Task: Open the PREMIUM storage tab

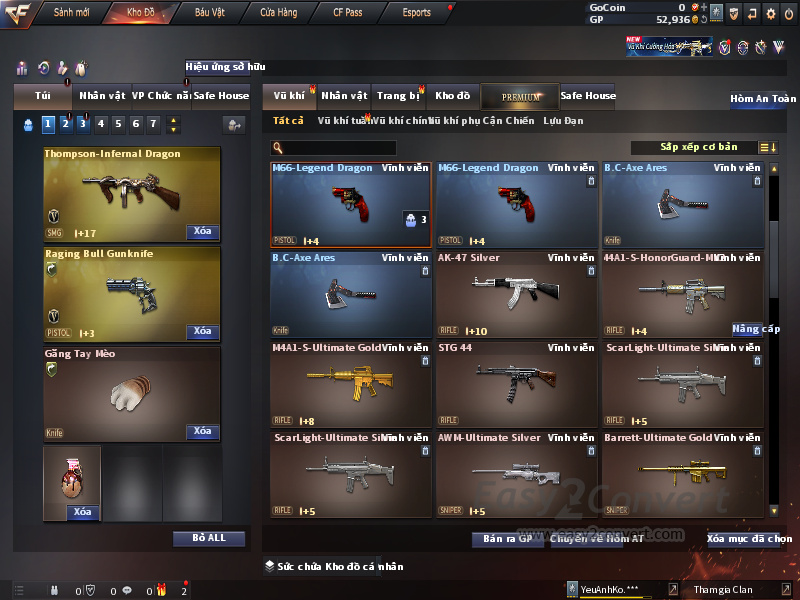Action: pyautogui.click(x=520, y=96)
